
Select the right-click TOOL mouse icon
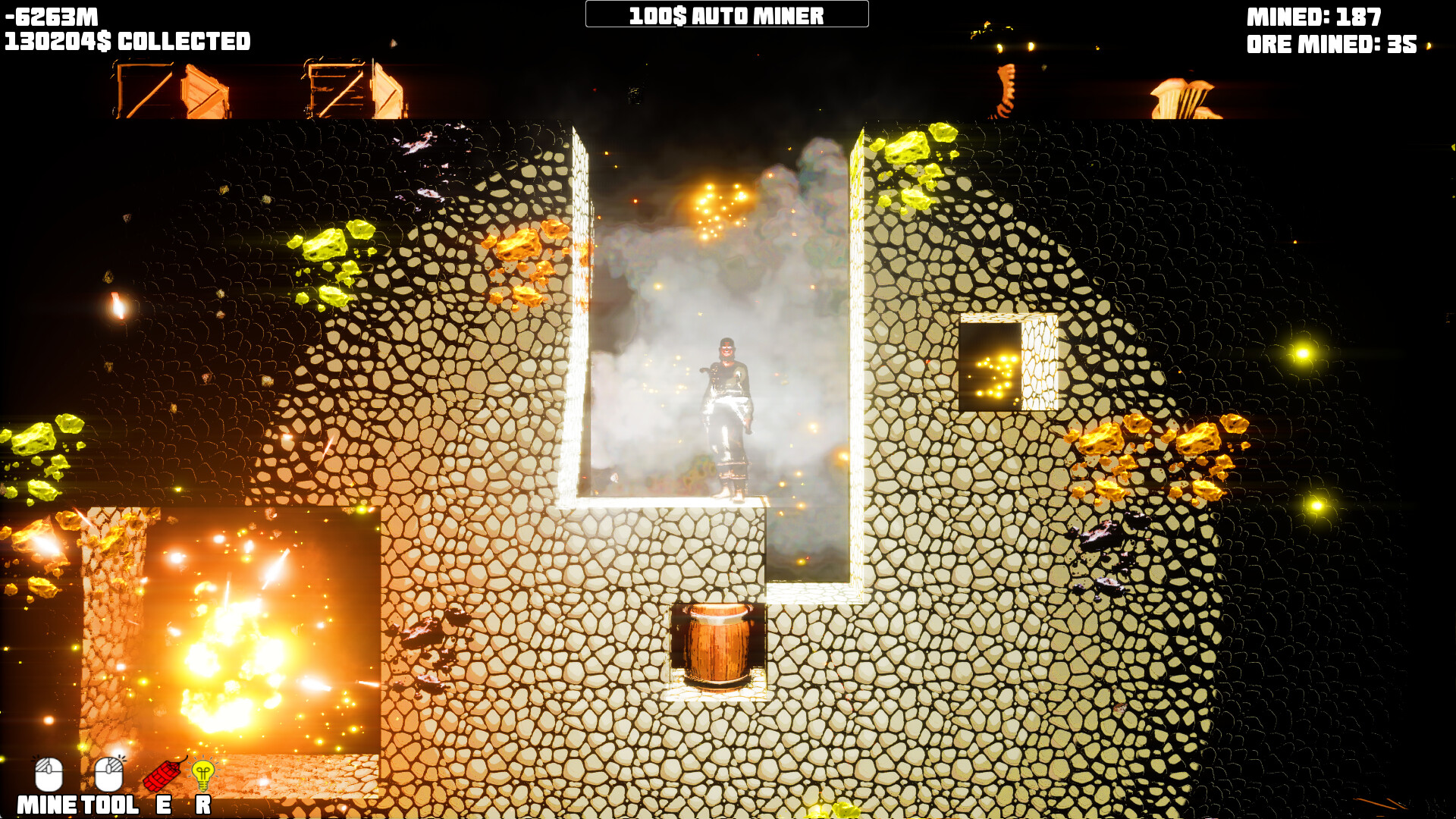coord(108,773)
